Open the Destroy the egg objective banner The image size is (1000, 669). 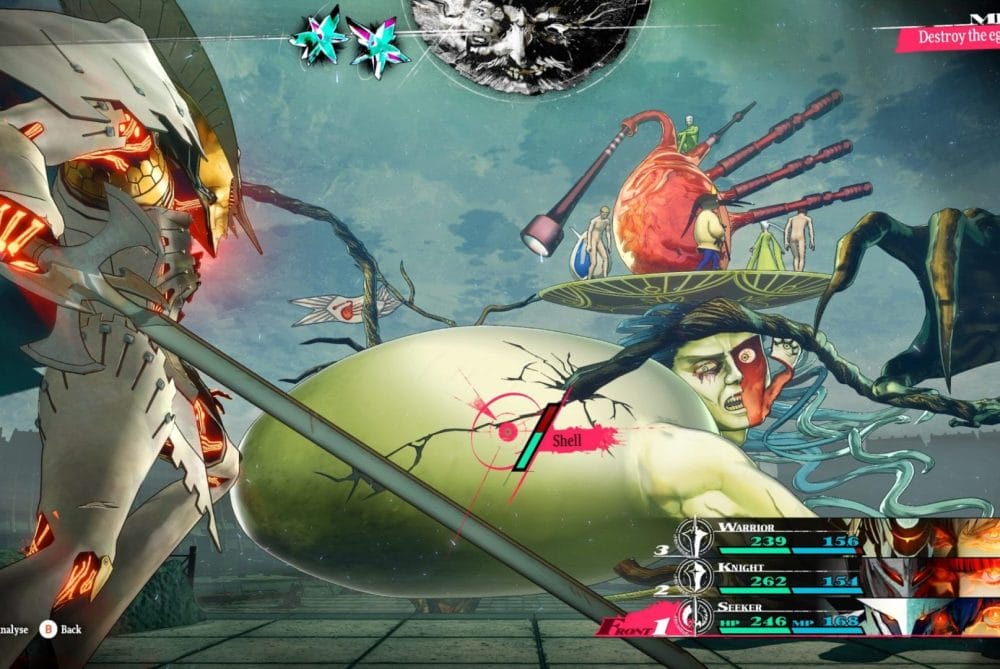[x=950, y=38]
